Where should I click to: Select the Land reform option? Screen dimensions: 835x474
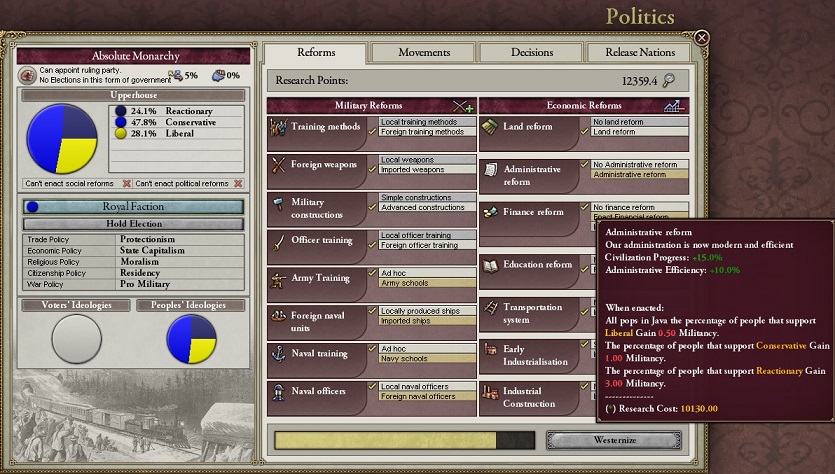[x=634, y=131]
